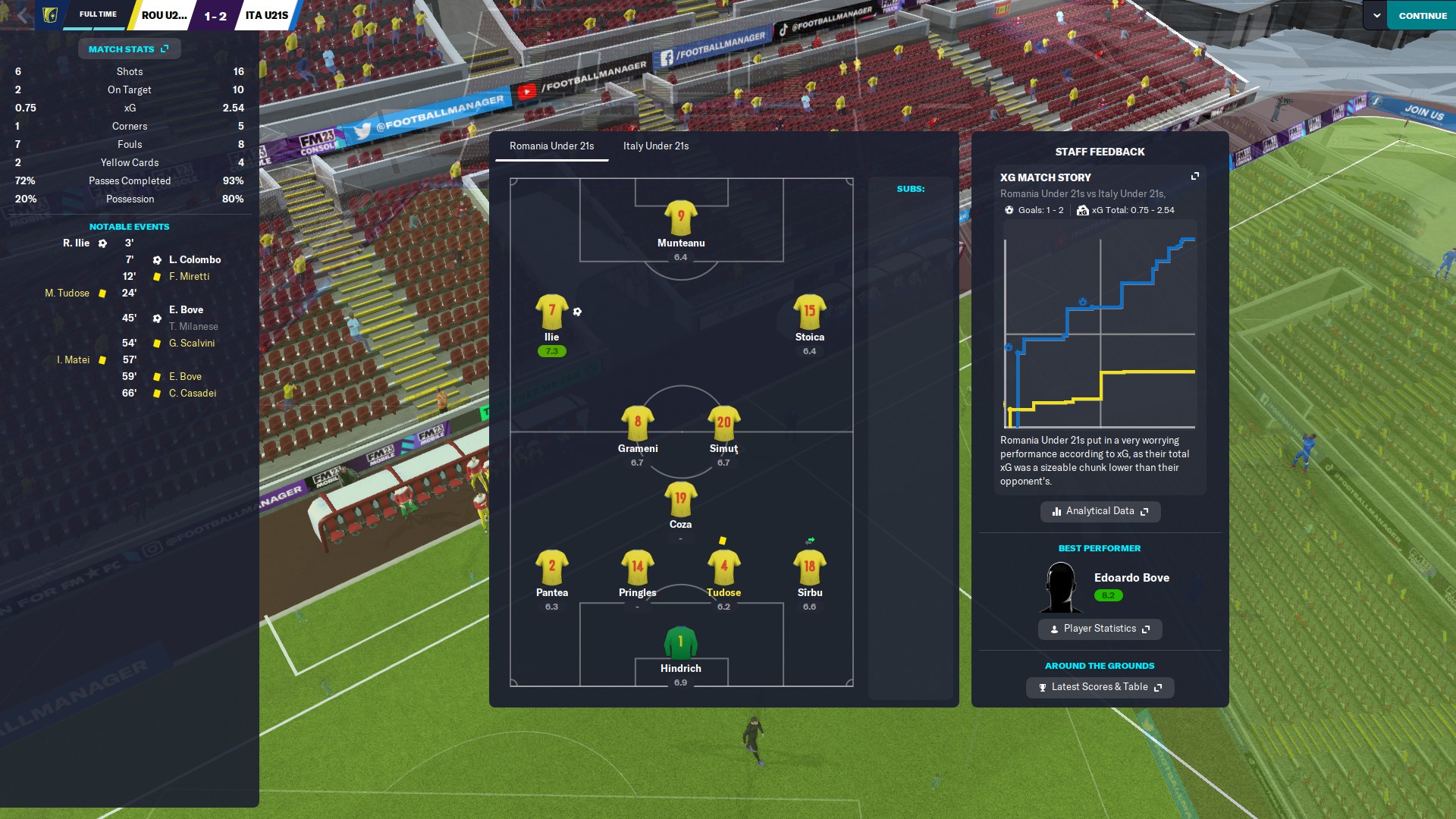This screenshot has width=1456, height=819.
Task: Click C. Casadei's yellow card event
Action: (193, 394)
